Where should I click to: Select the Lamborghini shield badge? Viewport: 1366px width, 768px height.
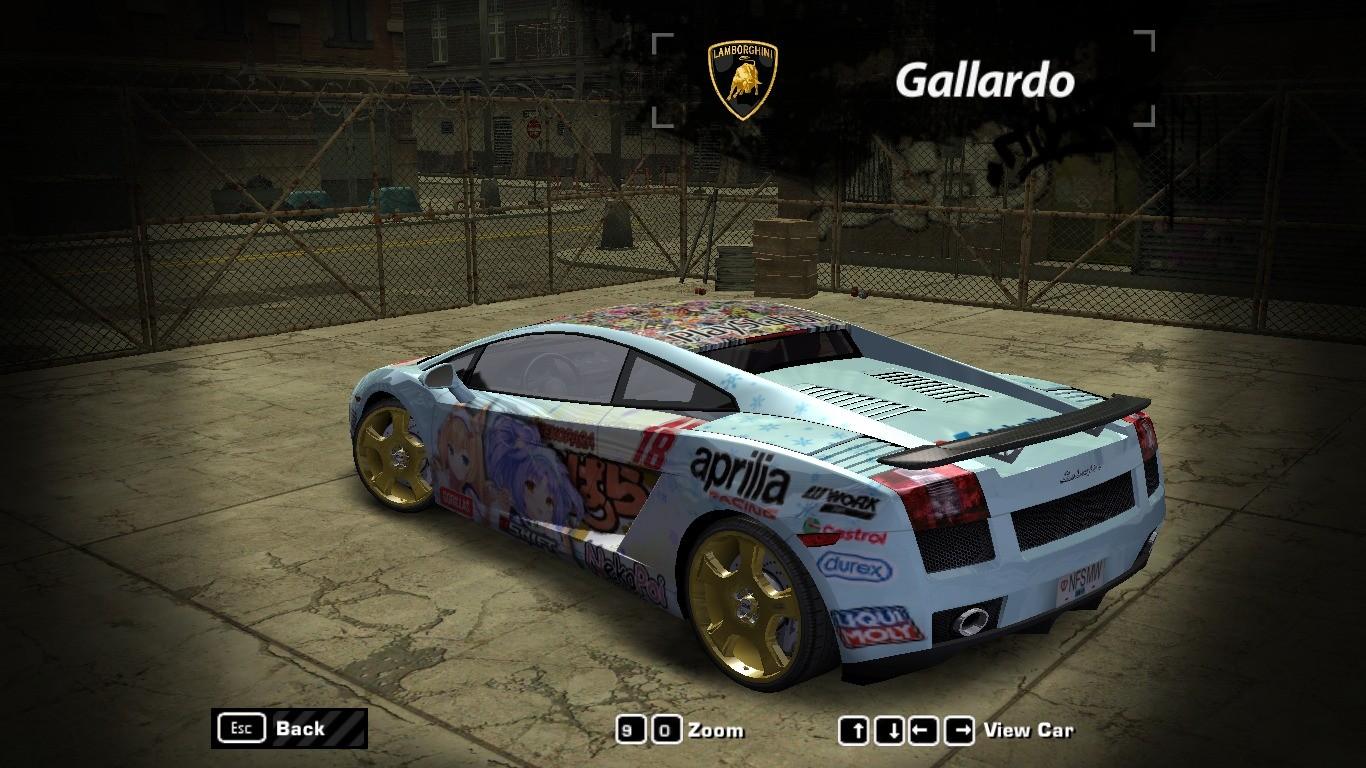[x=741, y=75]
